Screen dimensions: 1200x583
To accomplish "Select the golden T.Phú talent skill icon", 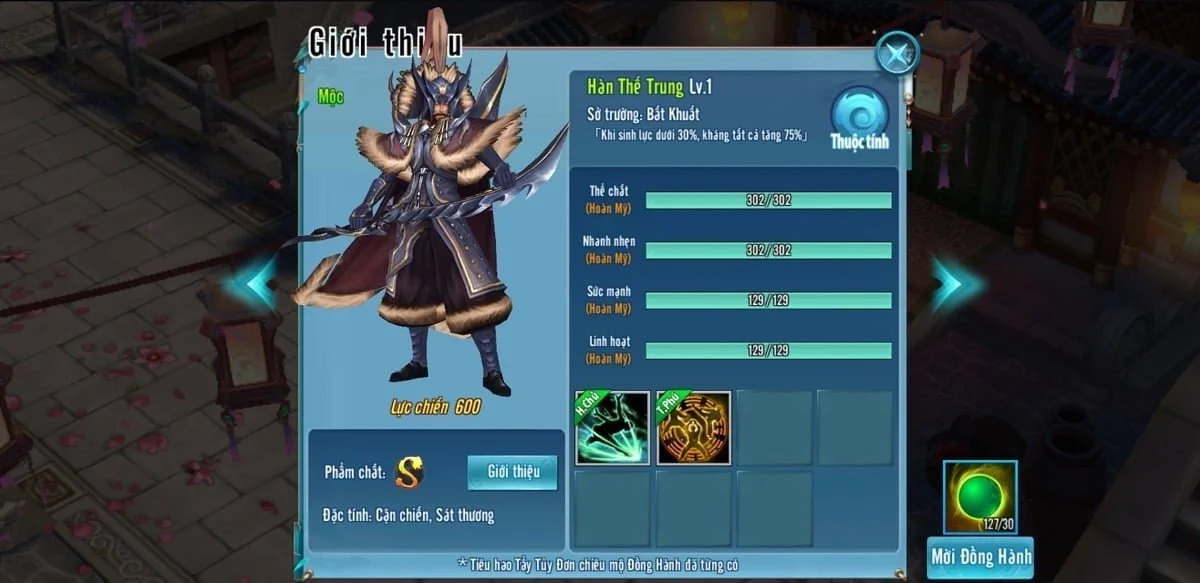I will tap(693, 428).
